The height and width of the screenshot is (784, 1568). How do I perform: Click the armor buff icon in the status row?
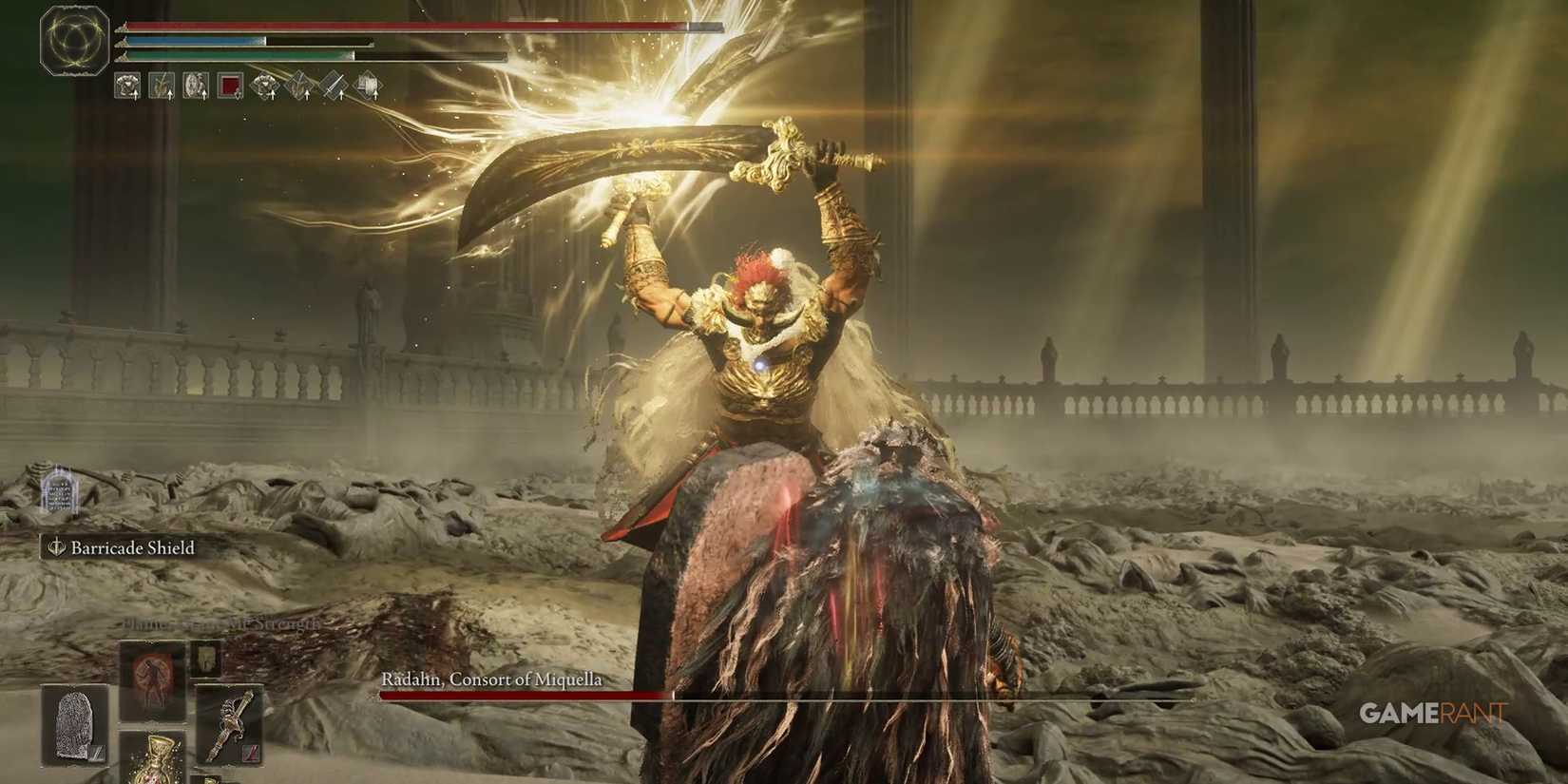tap(128, 86)
